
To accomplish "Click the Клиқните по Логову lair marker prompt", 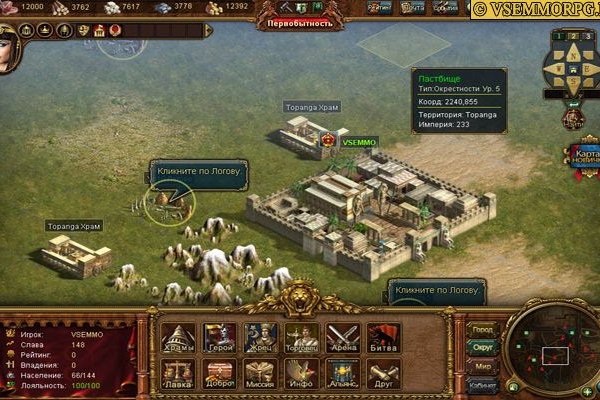I will [x=198, y=171].
